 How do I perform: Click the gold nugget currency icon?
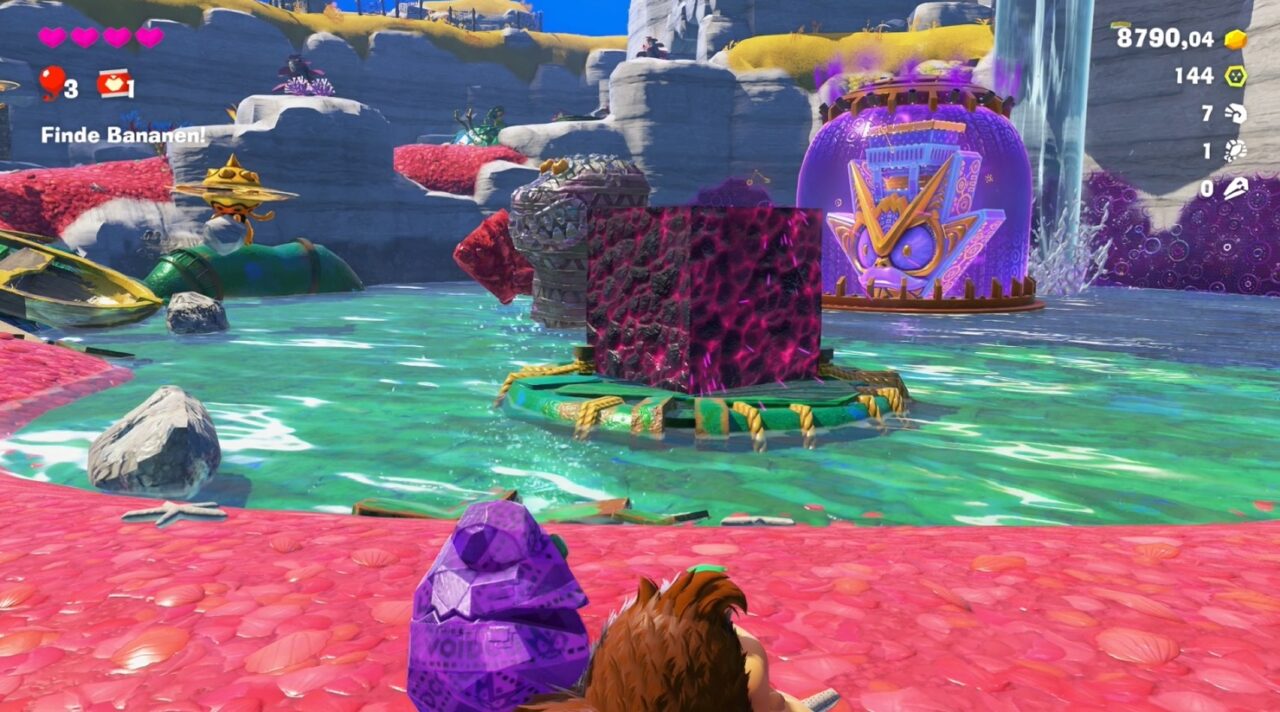coord(1236,39)
